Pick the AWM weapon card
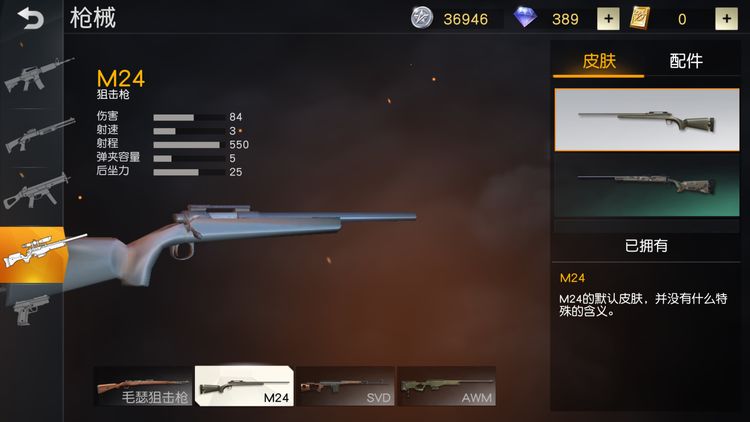This screenshot has height=422, width=750. [x=446, y=385]
